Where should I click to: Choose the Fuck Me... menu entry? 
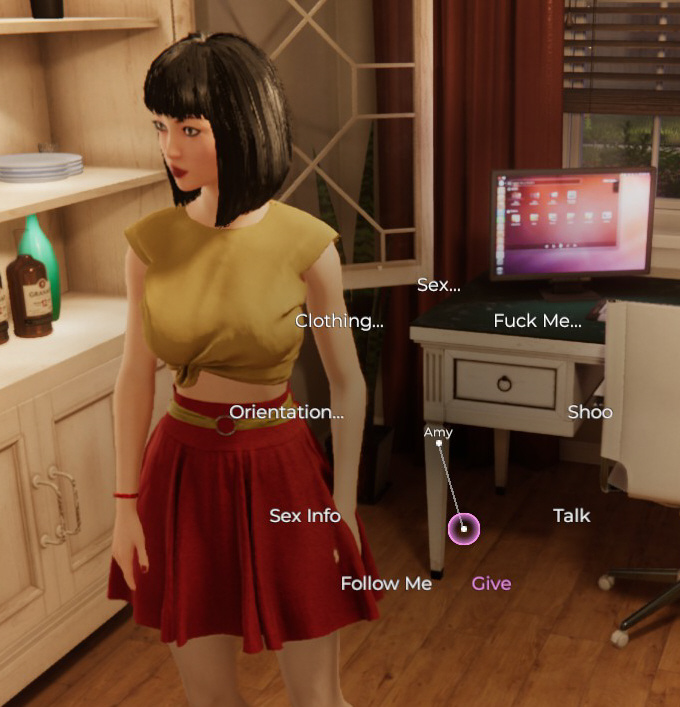(x=537, y=322)
